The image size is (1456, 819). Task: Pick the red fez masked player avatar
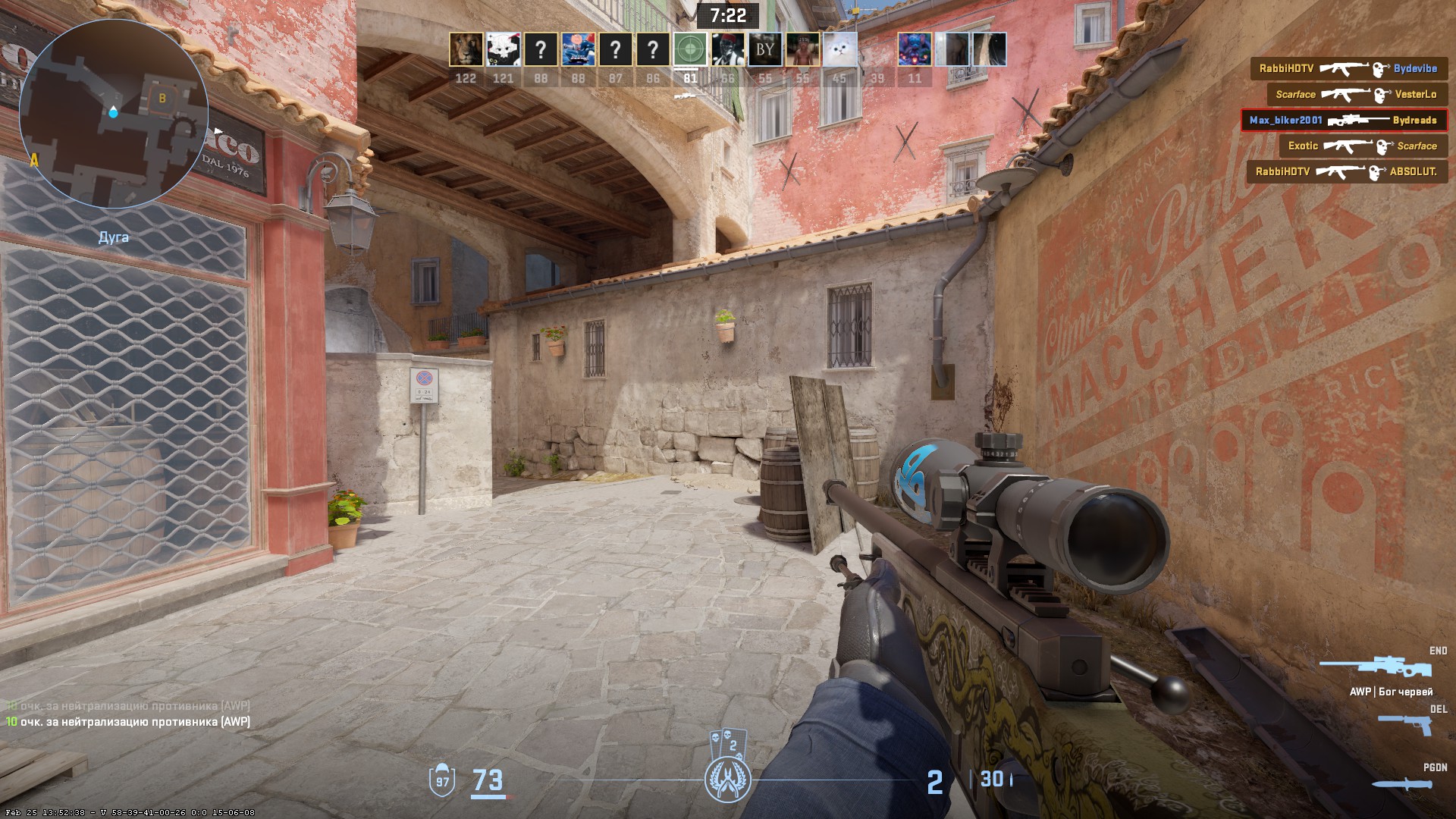(727, 50)
